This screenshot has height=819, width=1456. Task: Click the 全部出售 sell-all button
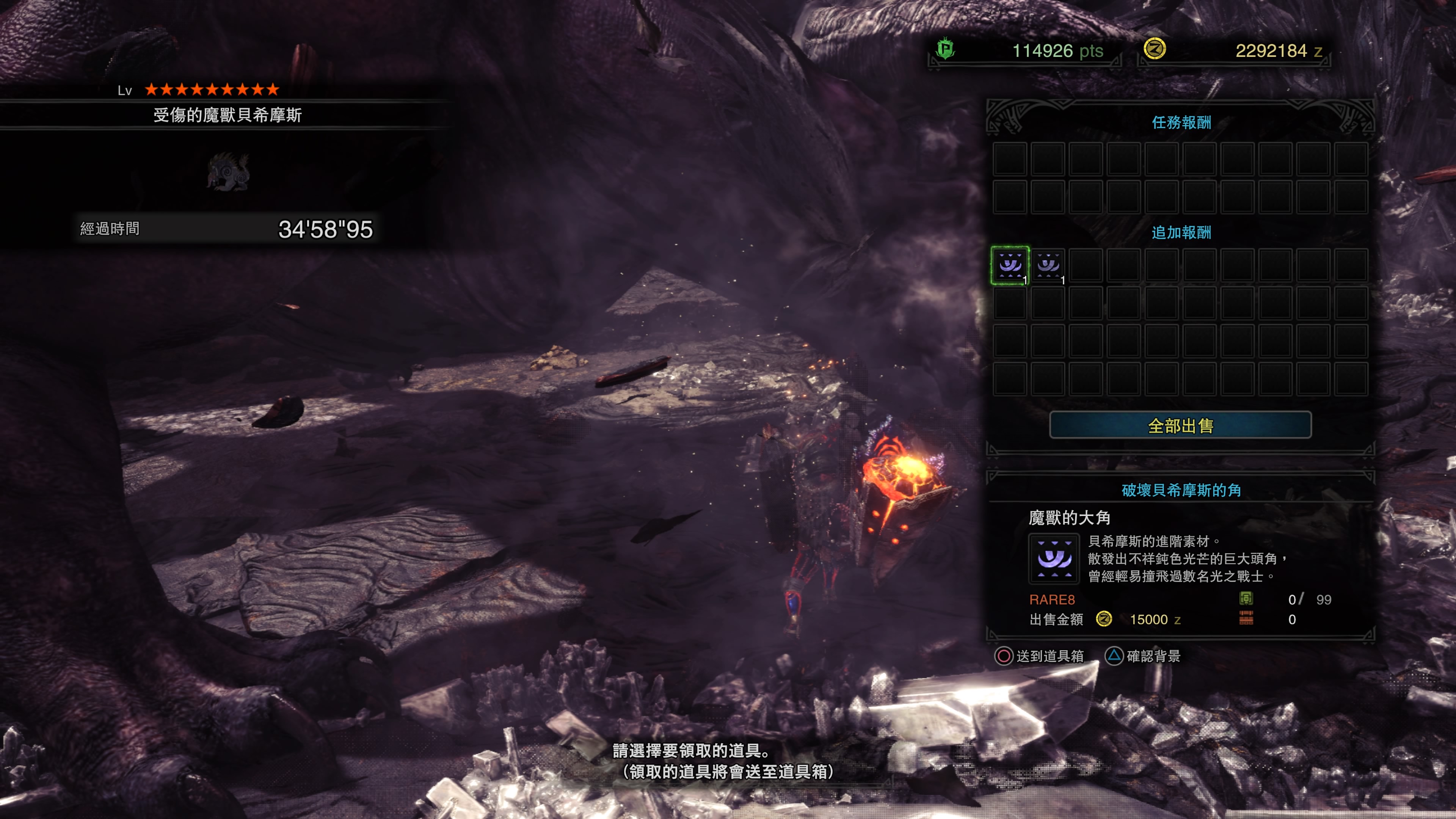pos(1180,425)
